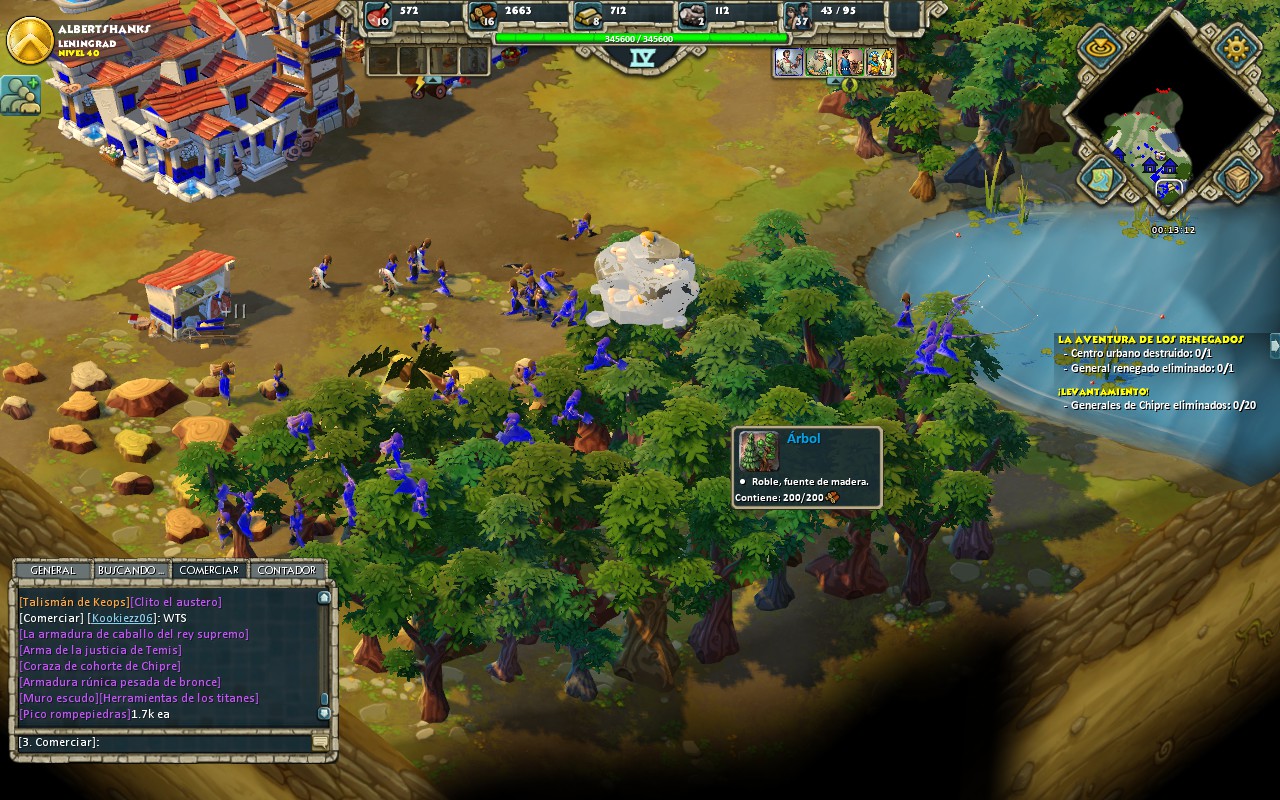Jump chat to top with up arrow

click(x=324, y=597)
